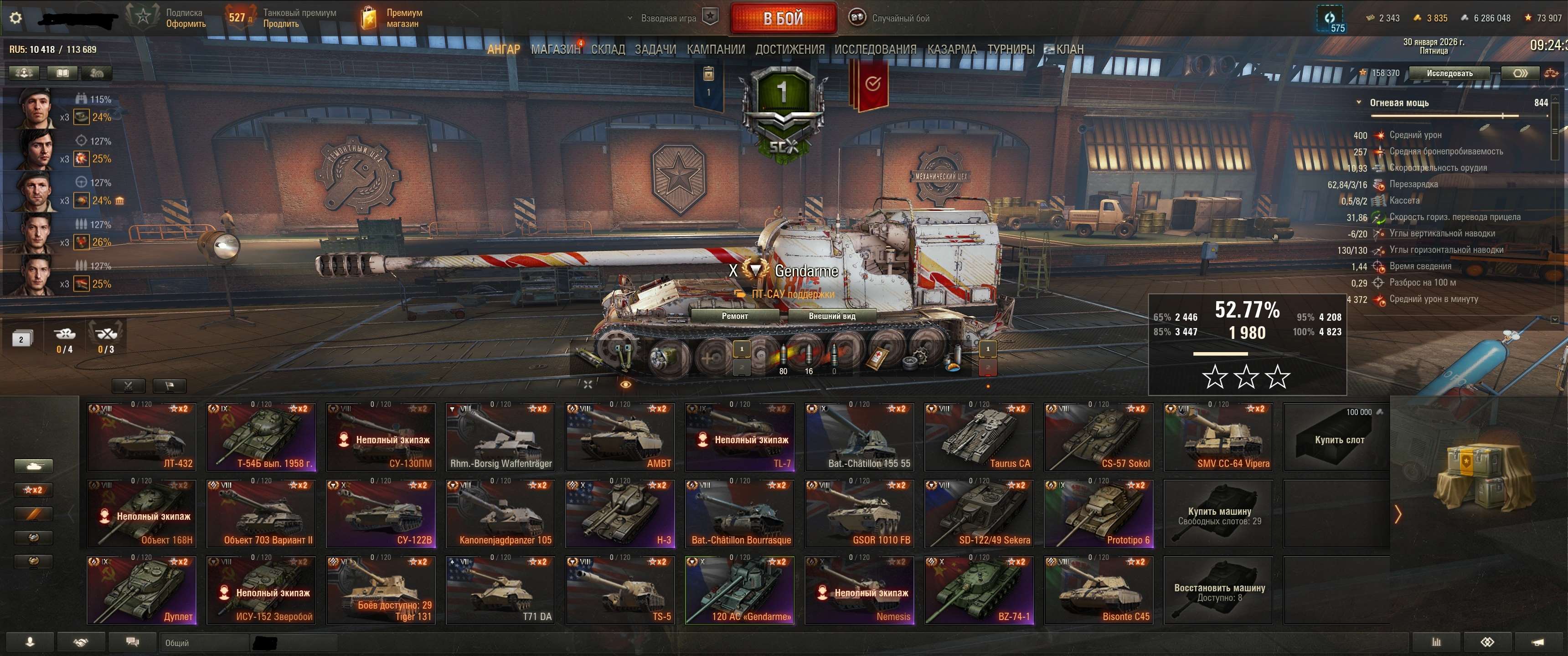The height and width of the screenshot is (656, 1568).
Task: Click the concealment eye icon under the tank
Action: tap(626, 385)
